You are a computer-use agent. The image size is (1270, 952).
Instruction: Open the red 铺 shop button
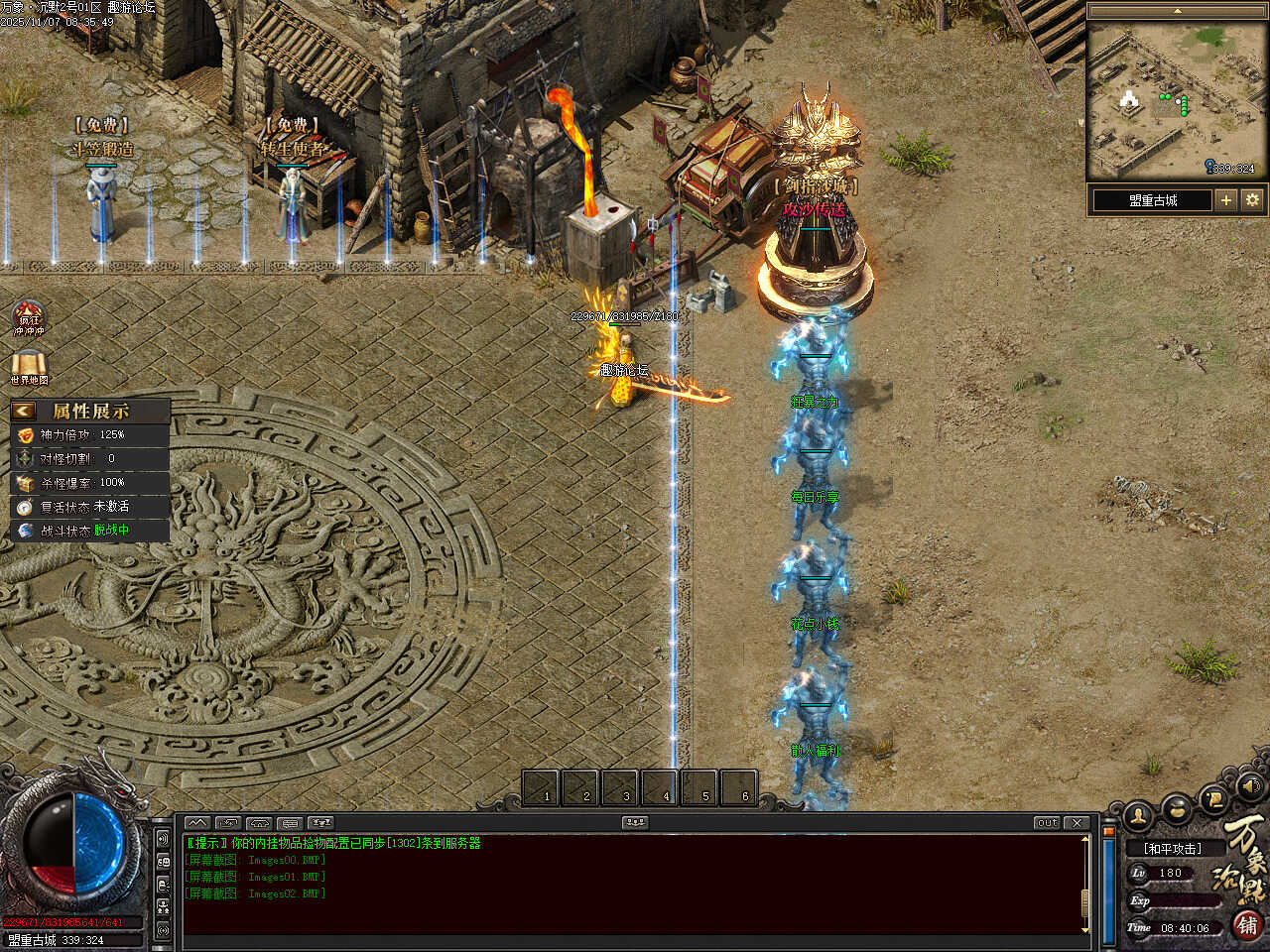(1247, 924)
